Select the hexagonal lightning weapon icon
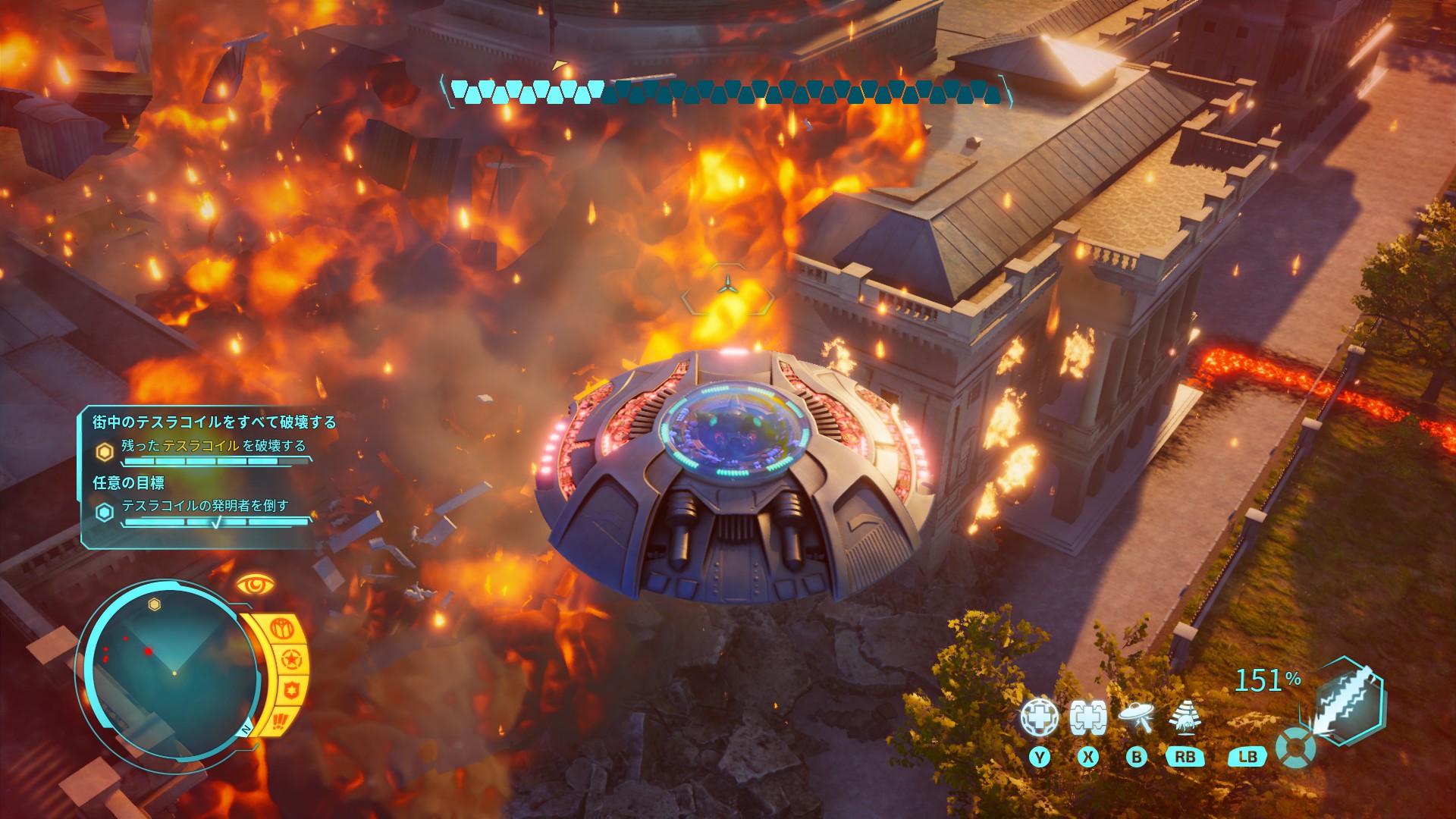Screen dimensions: 1456x819 [x=1348, y=699]
